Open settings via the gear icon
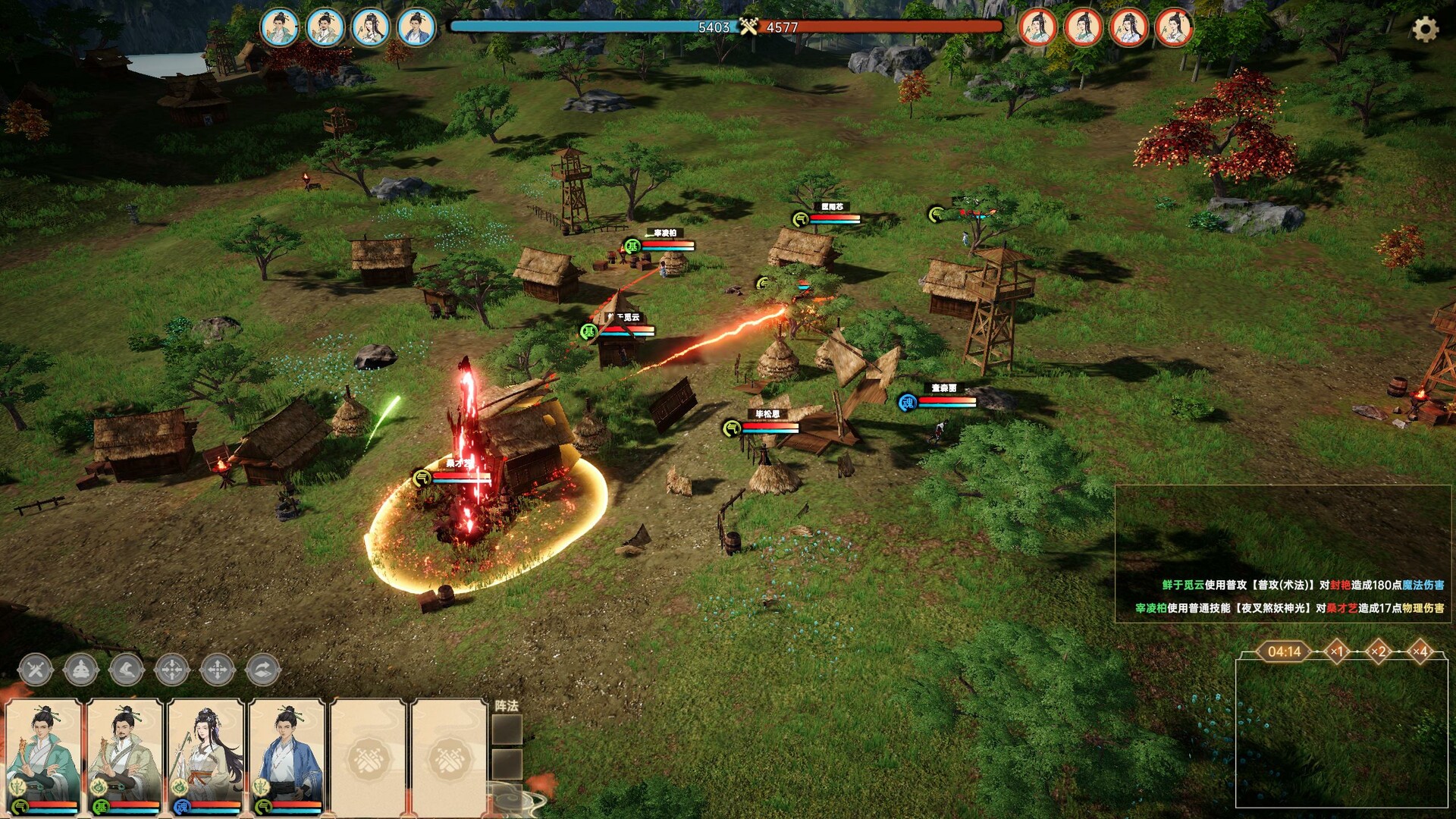Screen dimensions: 1456x819 pyautogui.click(x=1425, y=30)
